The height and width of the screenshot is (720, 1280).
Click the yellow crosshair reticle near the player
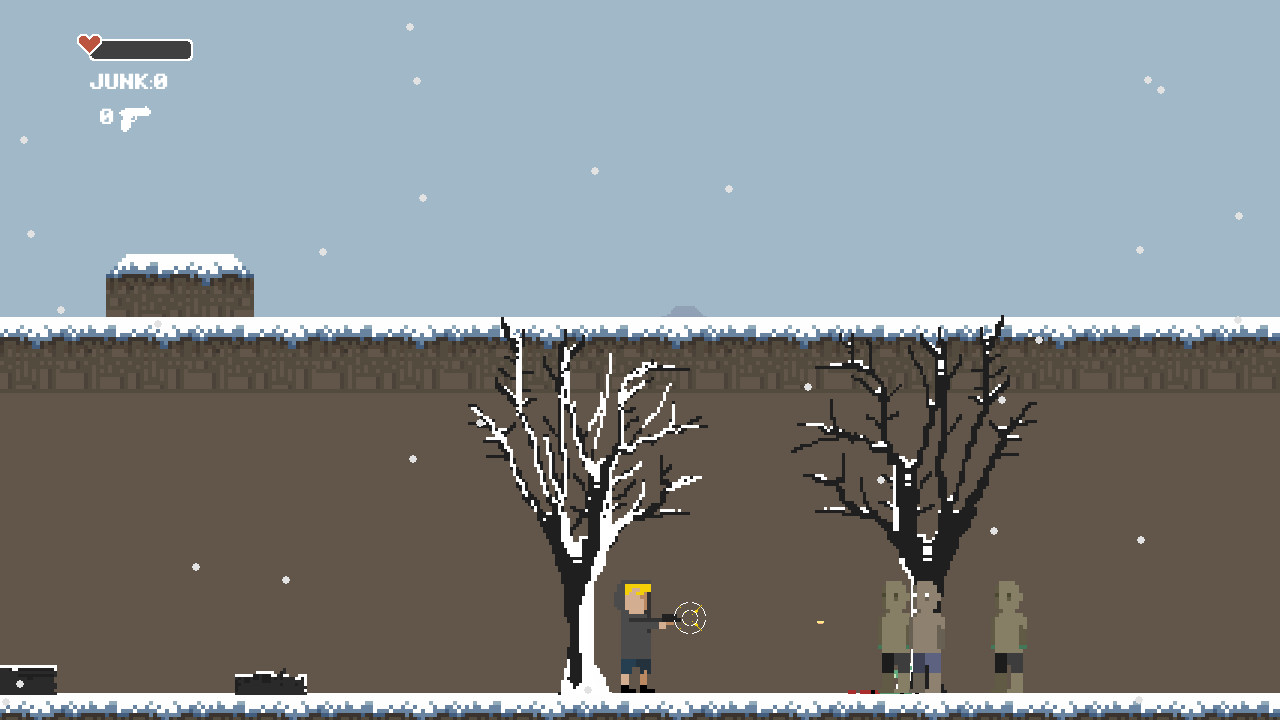pos(689,617)
